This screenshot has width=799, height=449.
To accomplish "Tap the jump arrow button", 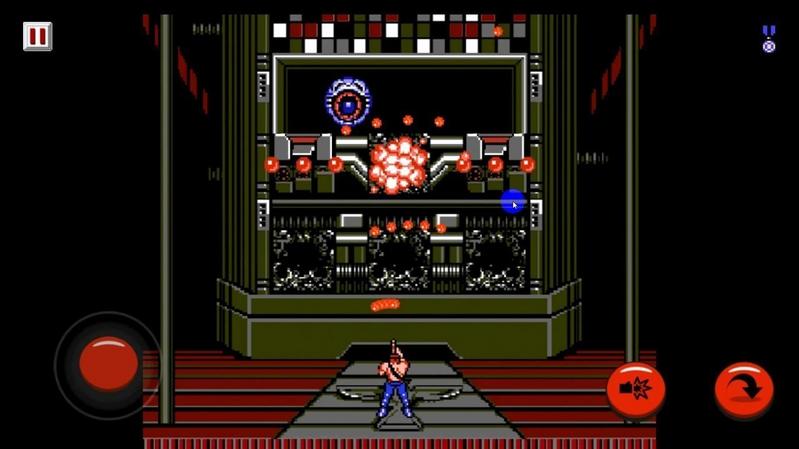I will (x=744, y=388).
